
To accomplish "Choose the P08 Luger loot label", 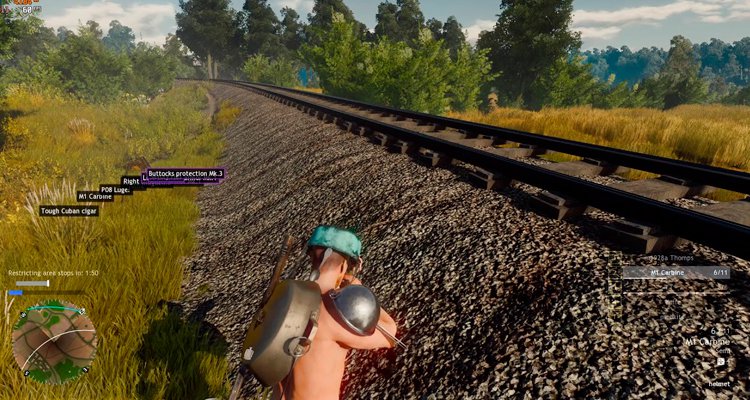I will tap(114, 189).
